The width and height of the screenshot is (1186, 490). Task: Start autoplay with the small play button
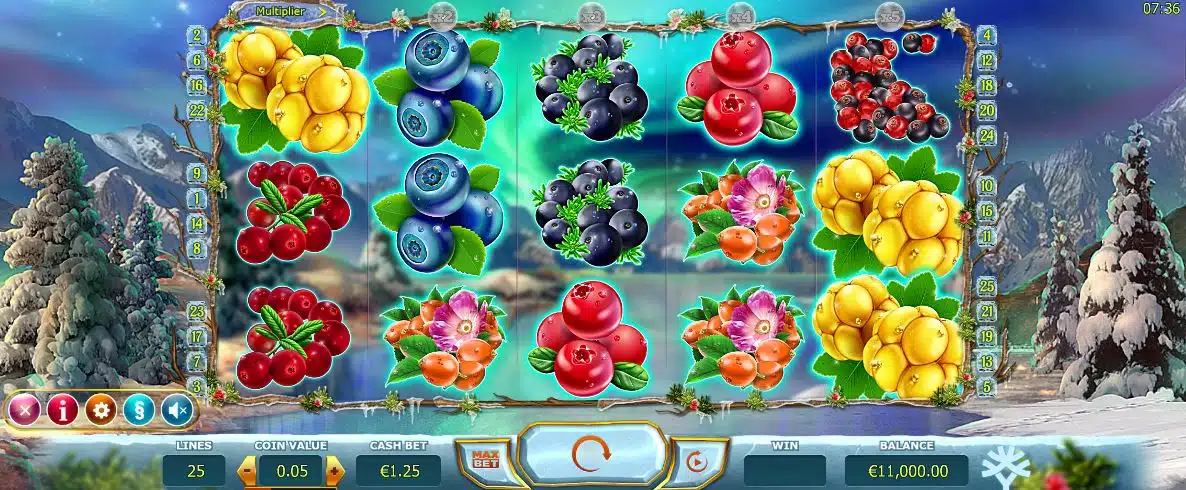pos(694,462)
